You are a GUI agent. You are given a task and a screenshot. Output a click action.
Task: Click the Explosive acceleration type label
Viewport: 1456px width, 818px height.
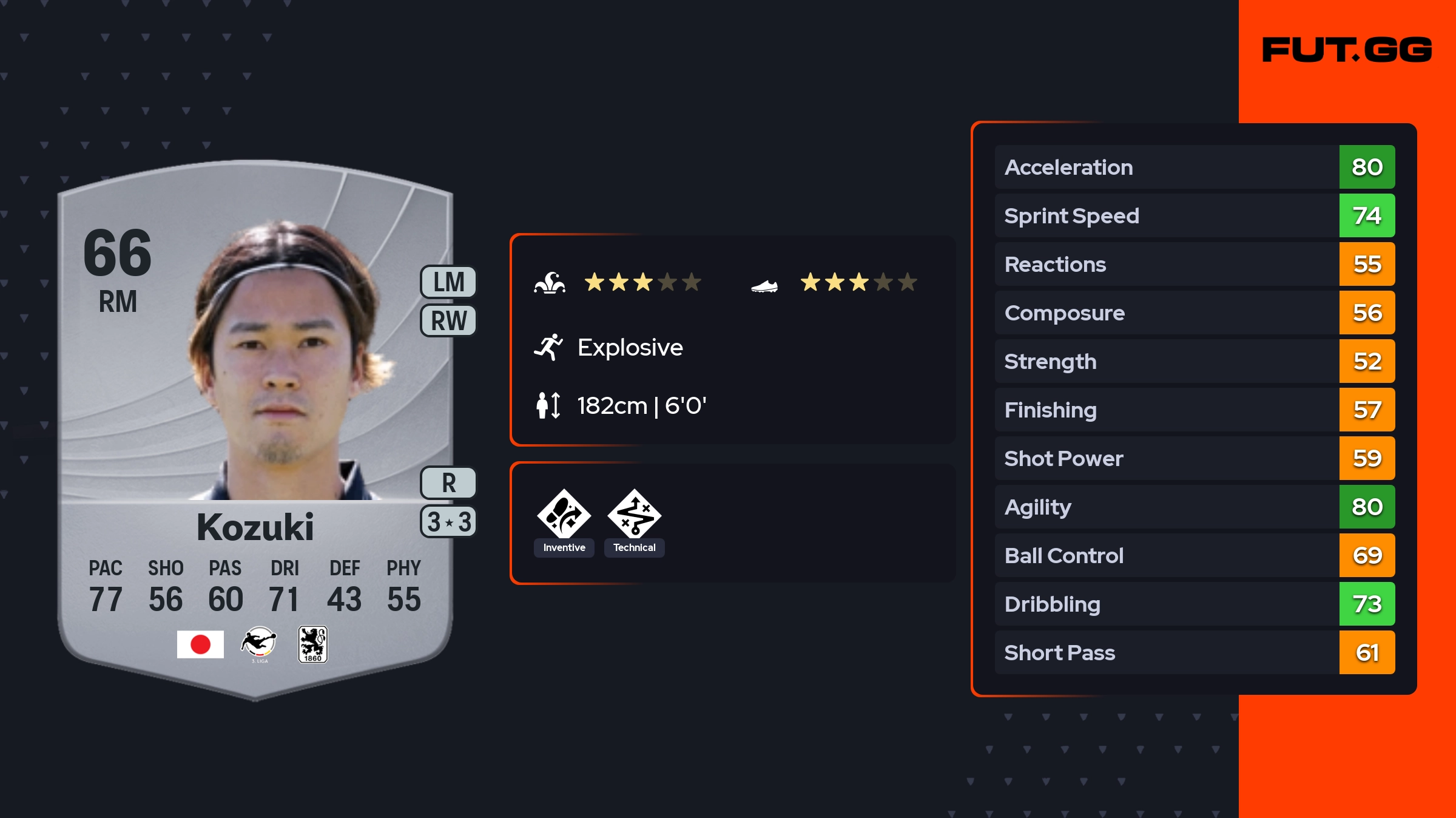[630, 347]
